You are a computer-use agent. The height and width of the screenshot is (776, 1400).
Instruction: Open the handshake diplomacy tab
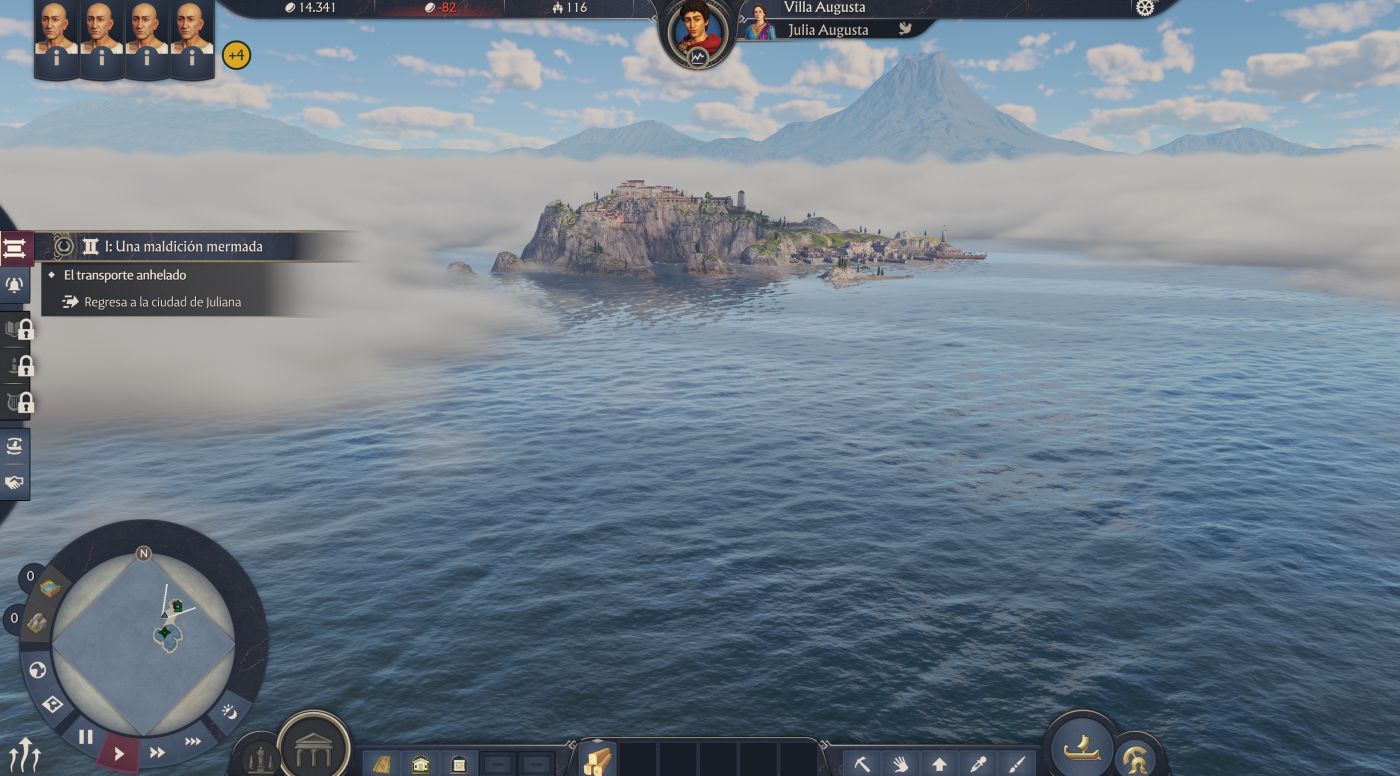pos(15,483)
